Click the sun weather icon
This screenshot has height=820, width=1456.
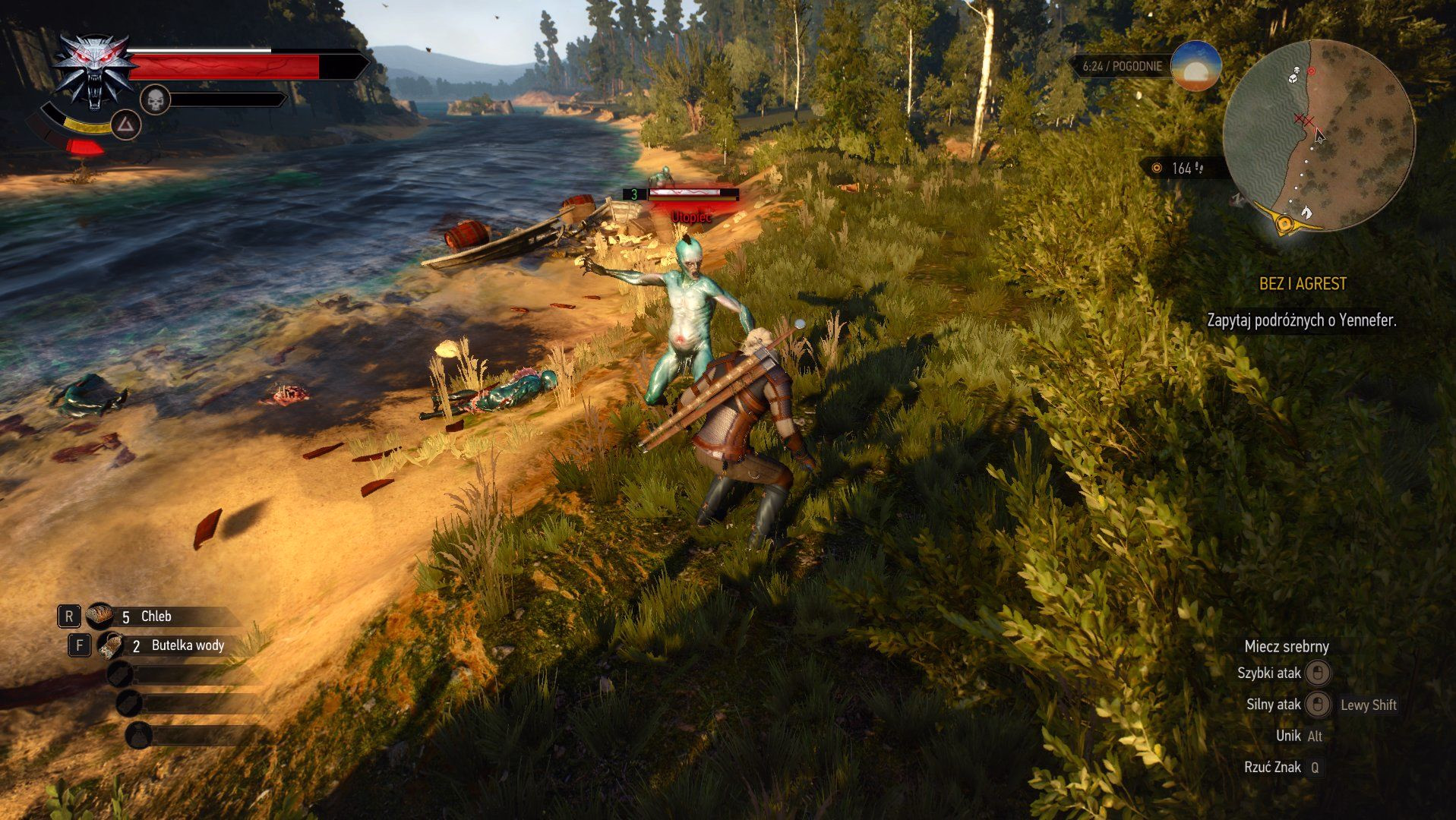click(x=1195, y=66)
